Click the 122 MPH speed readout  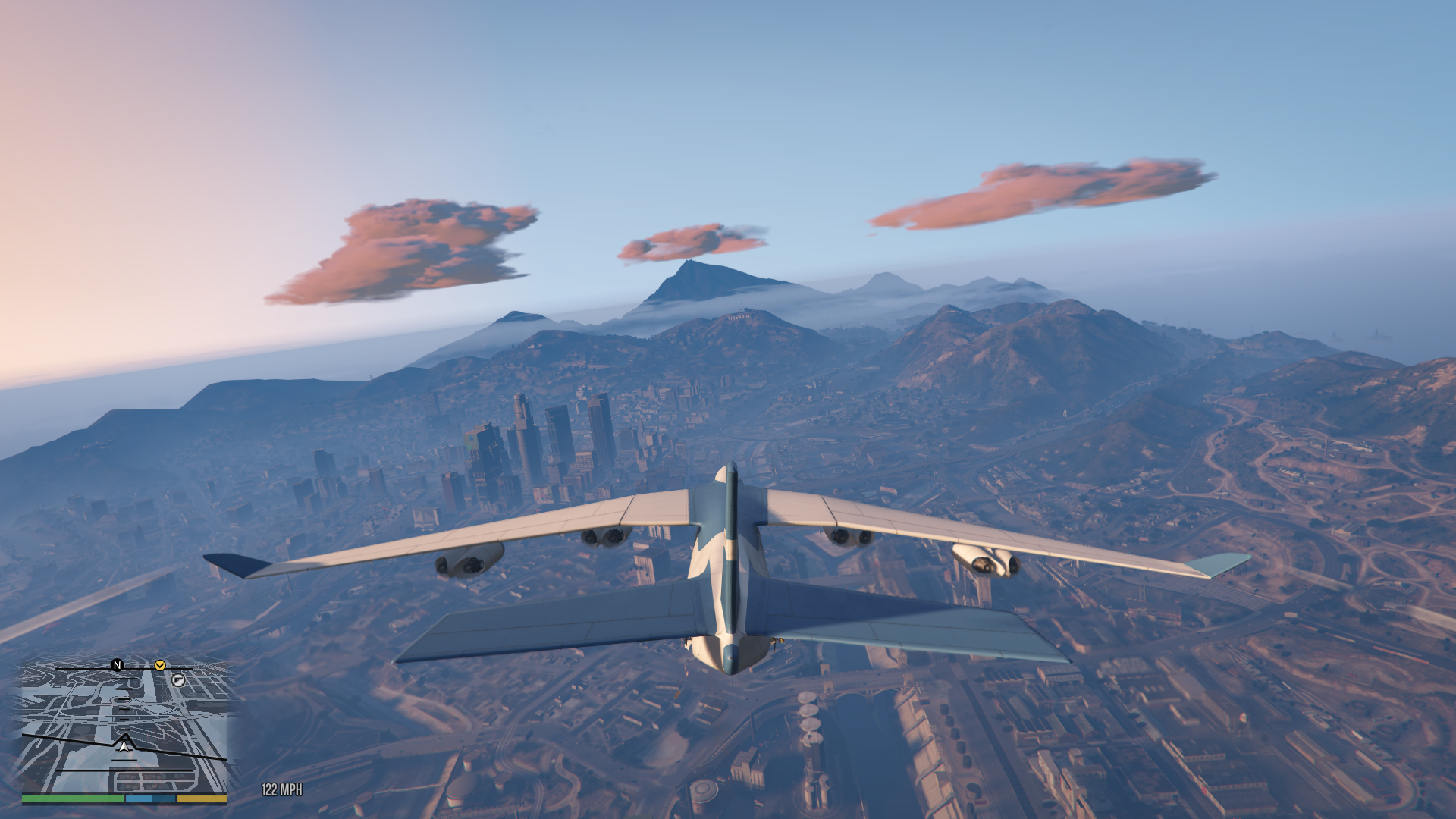click(x=281, y=789)
